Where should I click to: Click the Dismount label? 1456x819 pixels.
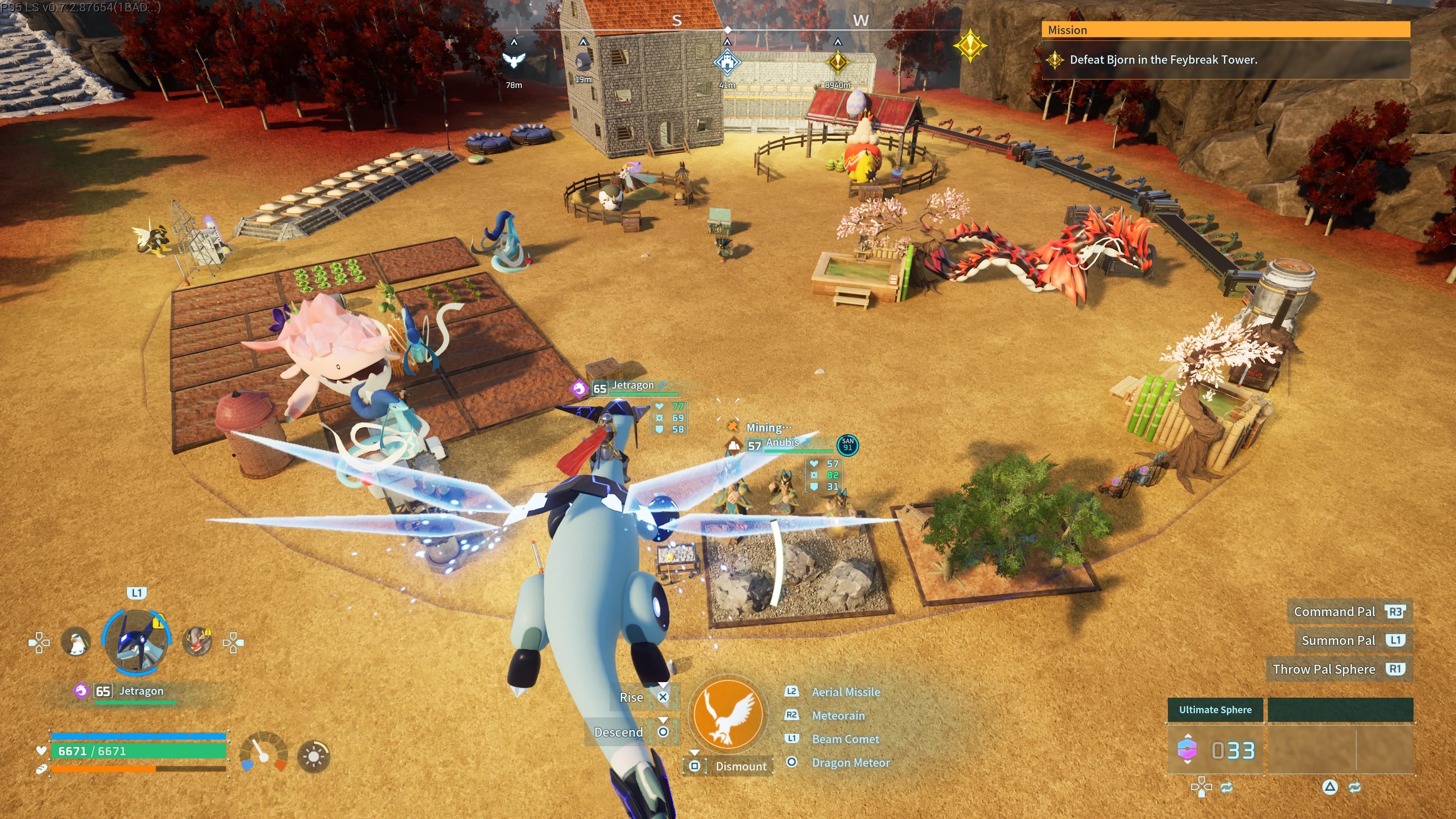coord(741,766)
